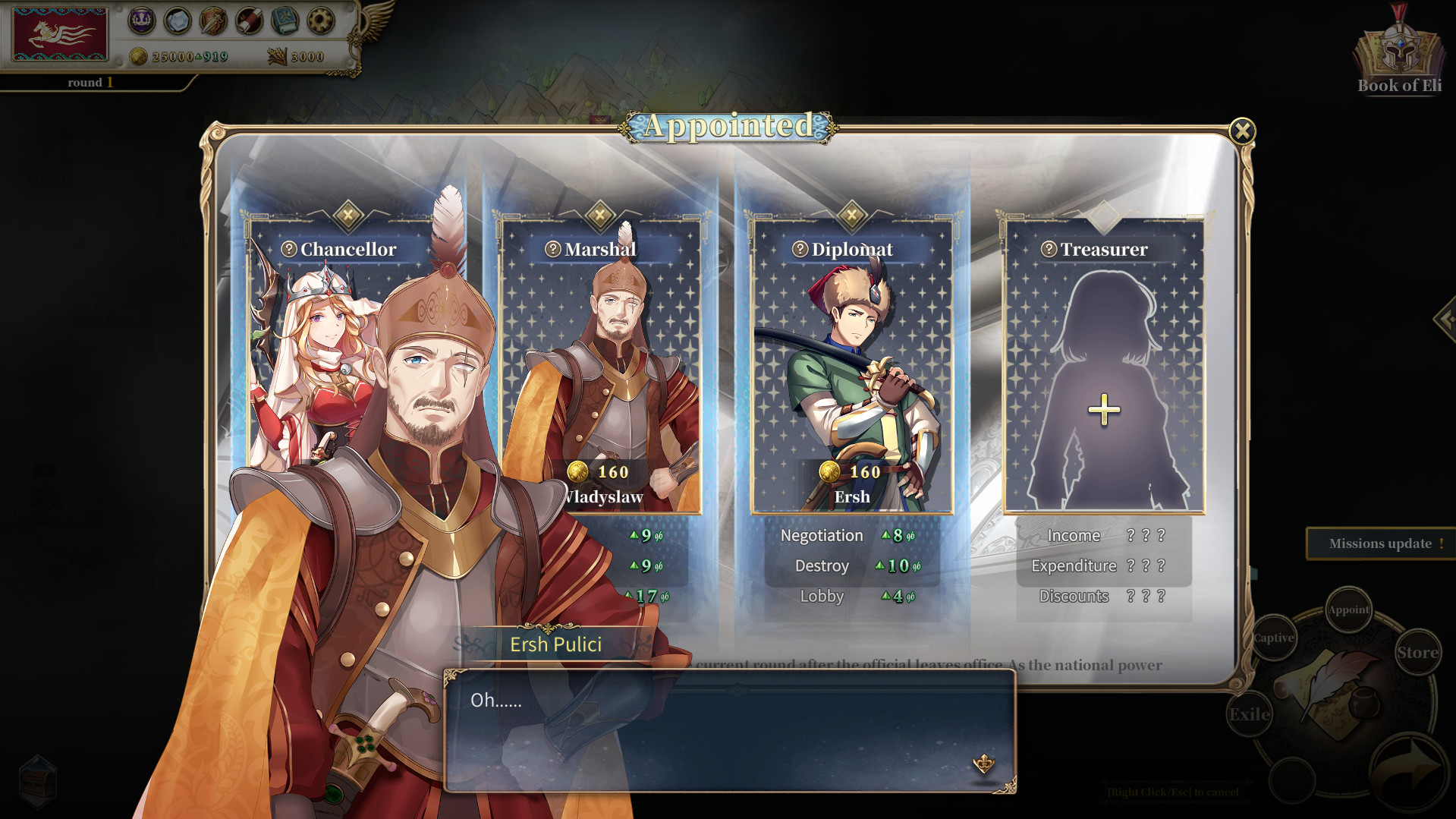Choose Exile from the radial menu
The width and height of the screenshot is (1456, 819).
tap(1249, 714)
